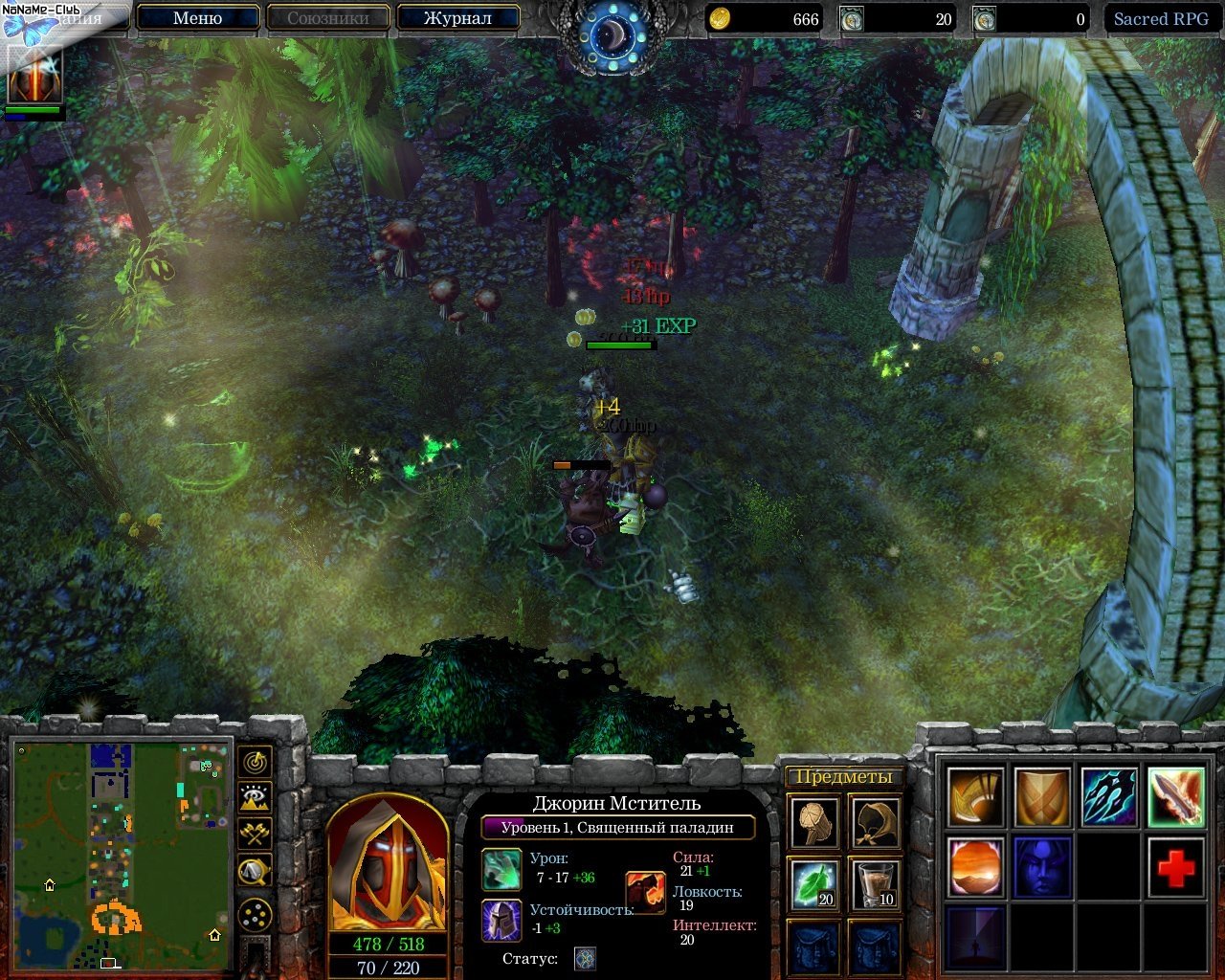The width and height of the screenshot is (1225, 980).
Task: Activate the minimap signal ping button
Action: [x=255, y=763]
